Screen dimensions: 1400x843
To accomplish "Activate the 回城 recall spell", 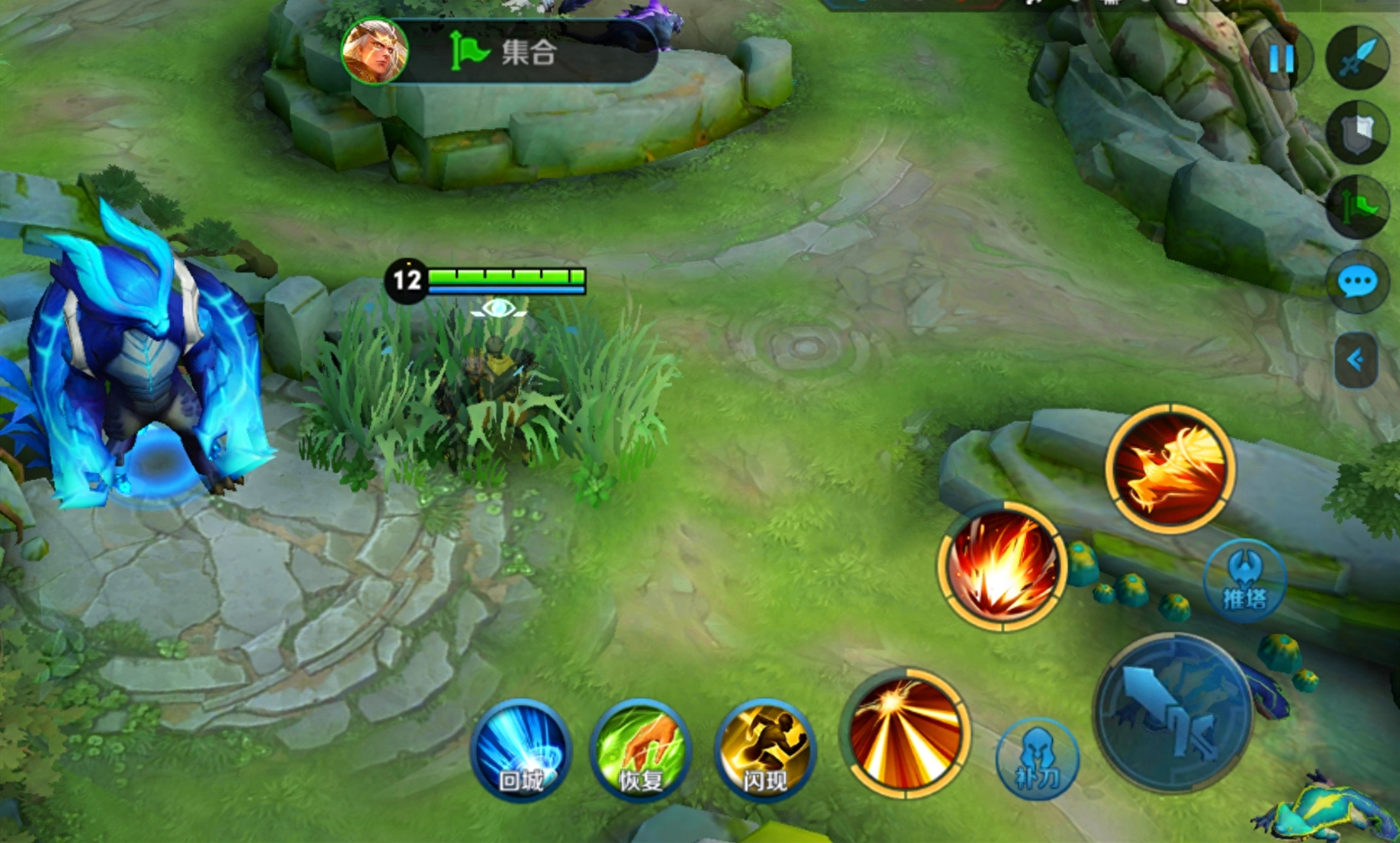I will pyautogui.click(x=521, y=750).
